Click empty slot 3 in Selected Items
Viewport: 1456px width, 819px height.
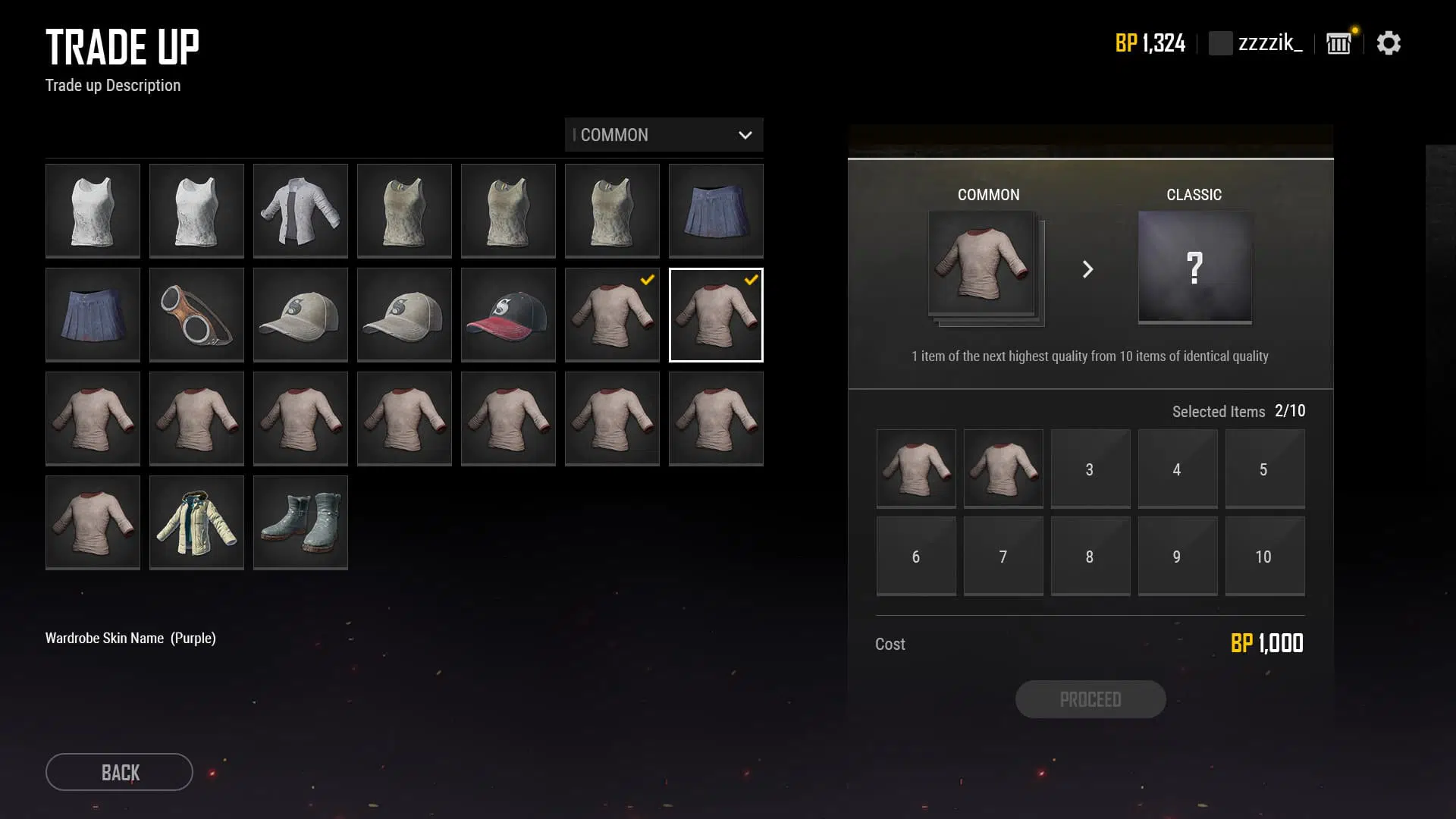1090,468
